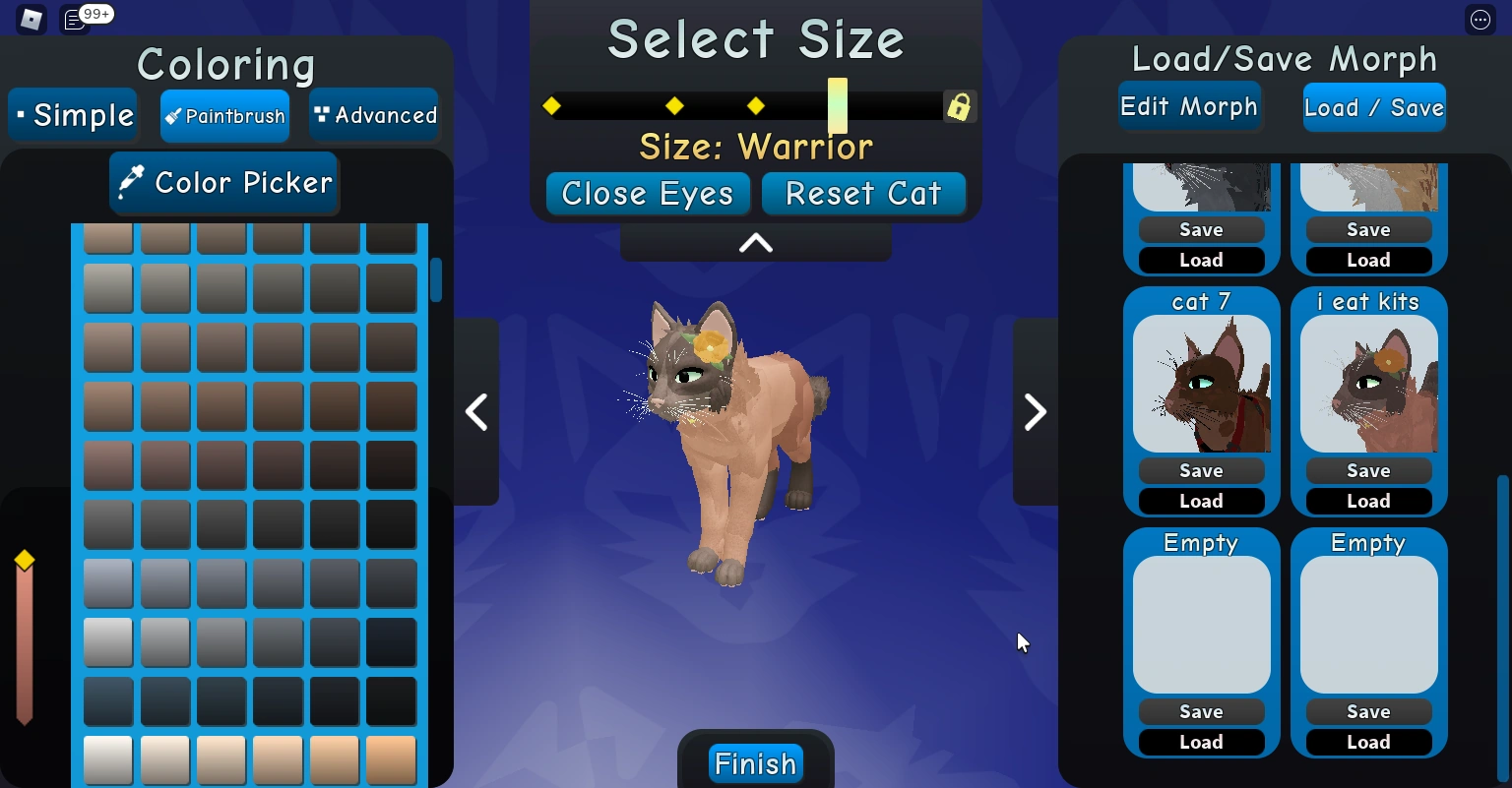Open the chat icon with 99+ badge
The width and height of the screenshot is (1512, 788).
click(x=75, y=19)
